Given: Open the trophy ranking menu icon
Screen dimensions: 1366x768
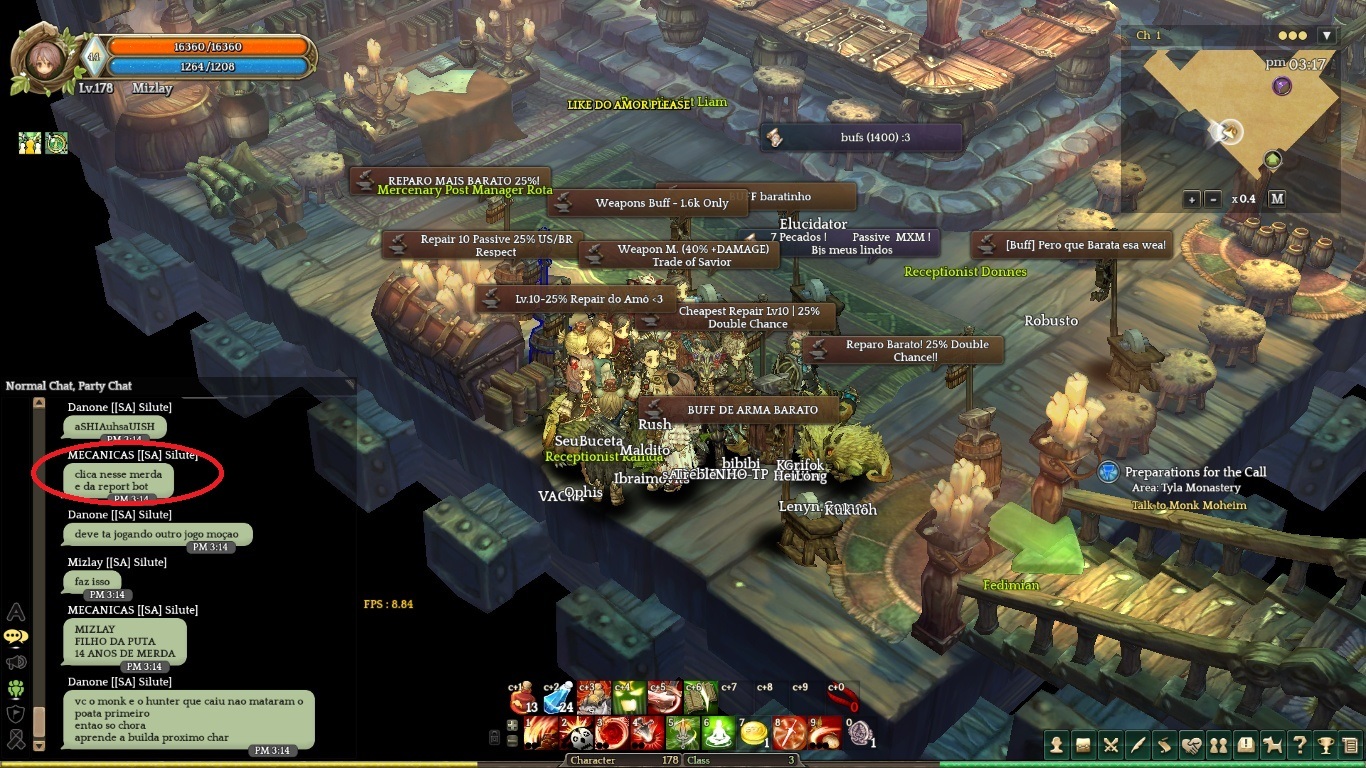Looking at the screenshot, I should pyautogui.click(x=1325, y=745).
